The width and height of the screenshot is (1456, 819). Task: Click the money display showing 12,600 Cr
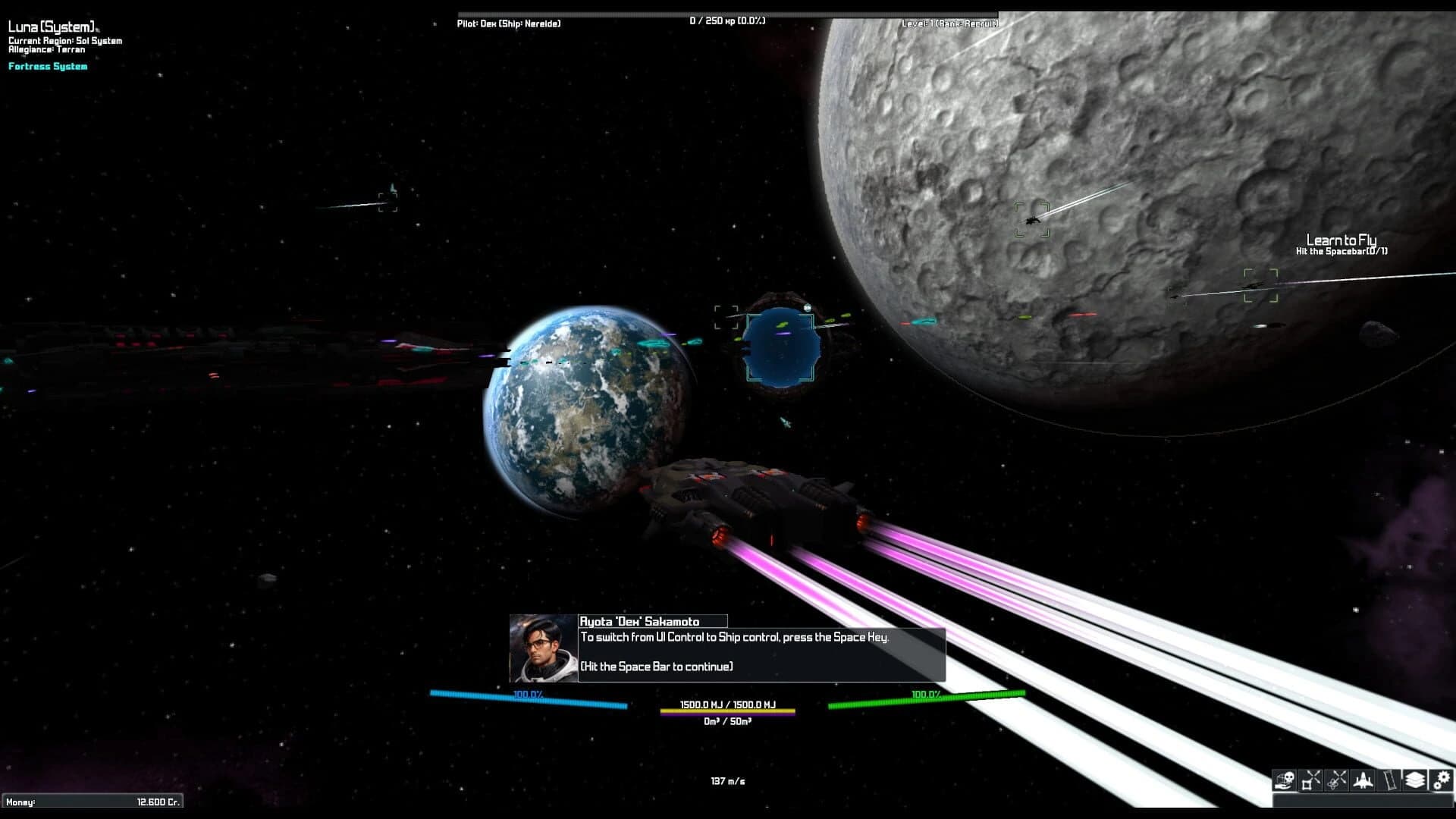point(91,799)
